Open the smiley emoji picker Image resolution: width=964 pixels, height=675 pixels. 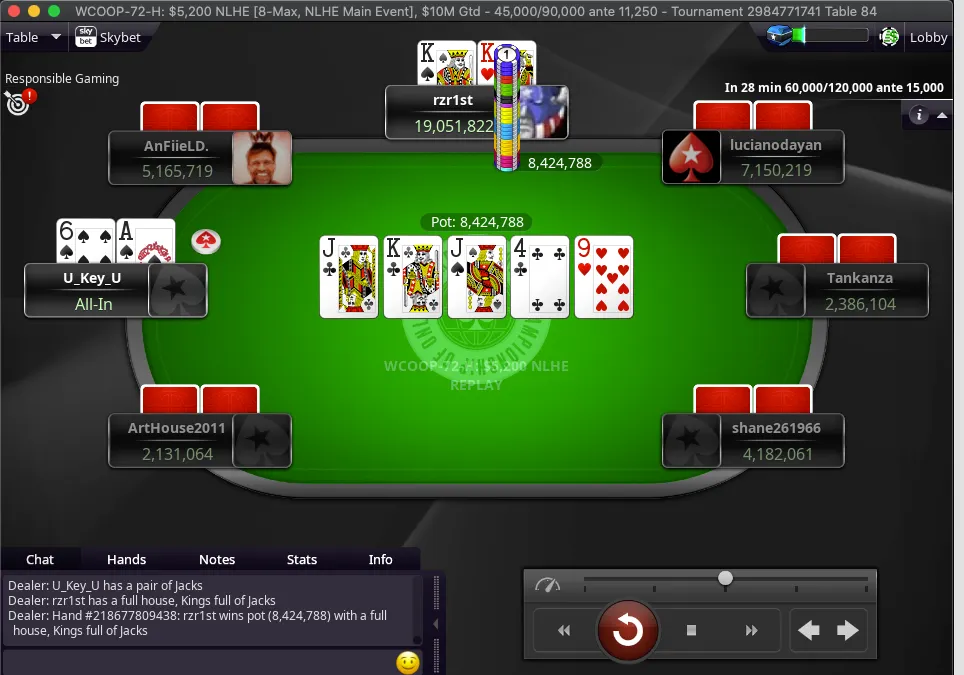tap(407, 662)
